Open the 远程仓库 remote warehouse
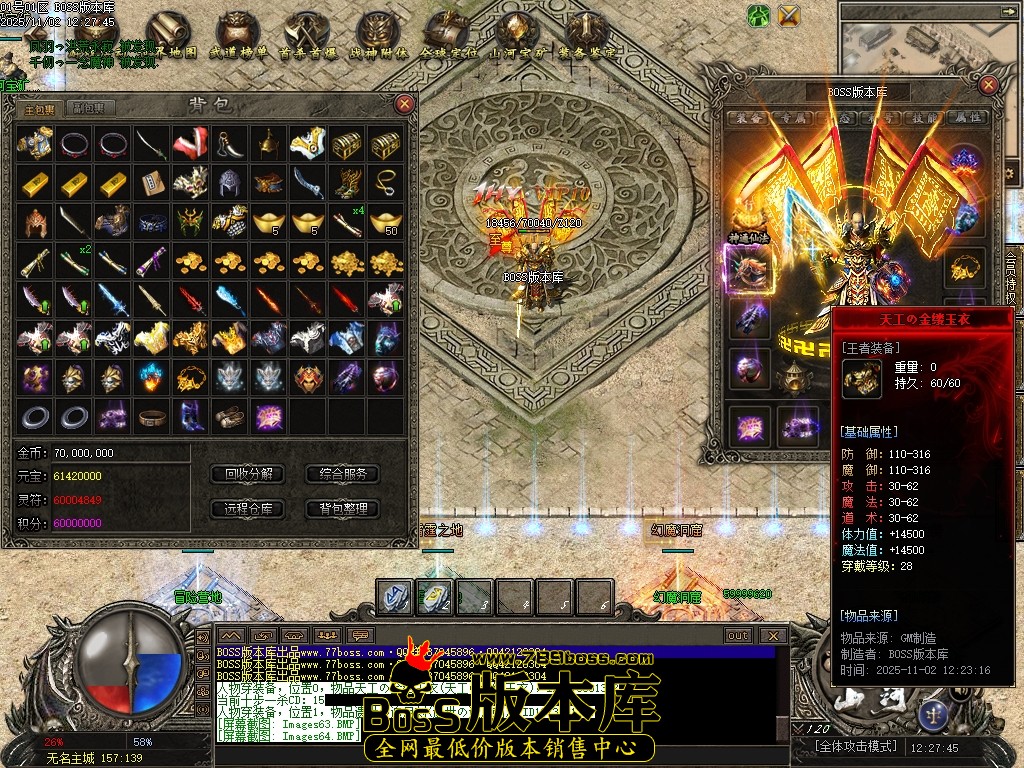This screenshot has height=768, width=1024. 248,508
